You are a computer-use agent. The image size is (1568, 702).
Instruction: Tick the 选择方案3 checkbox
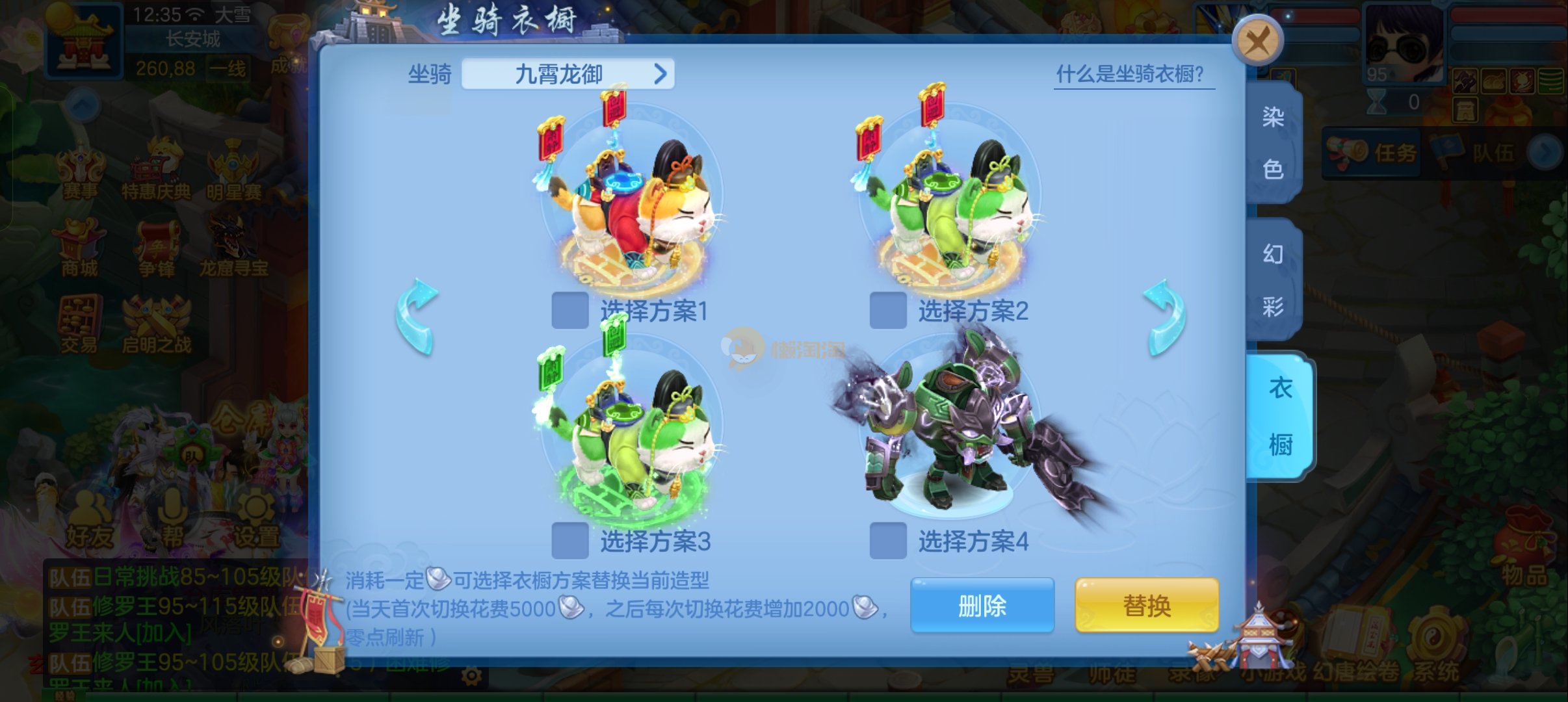(570, 541)
